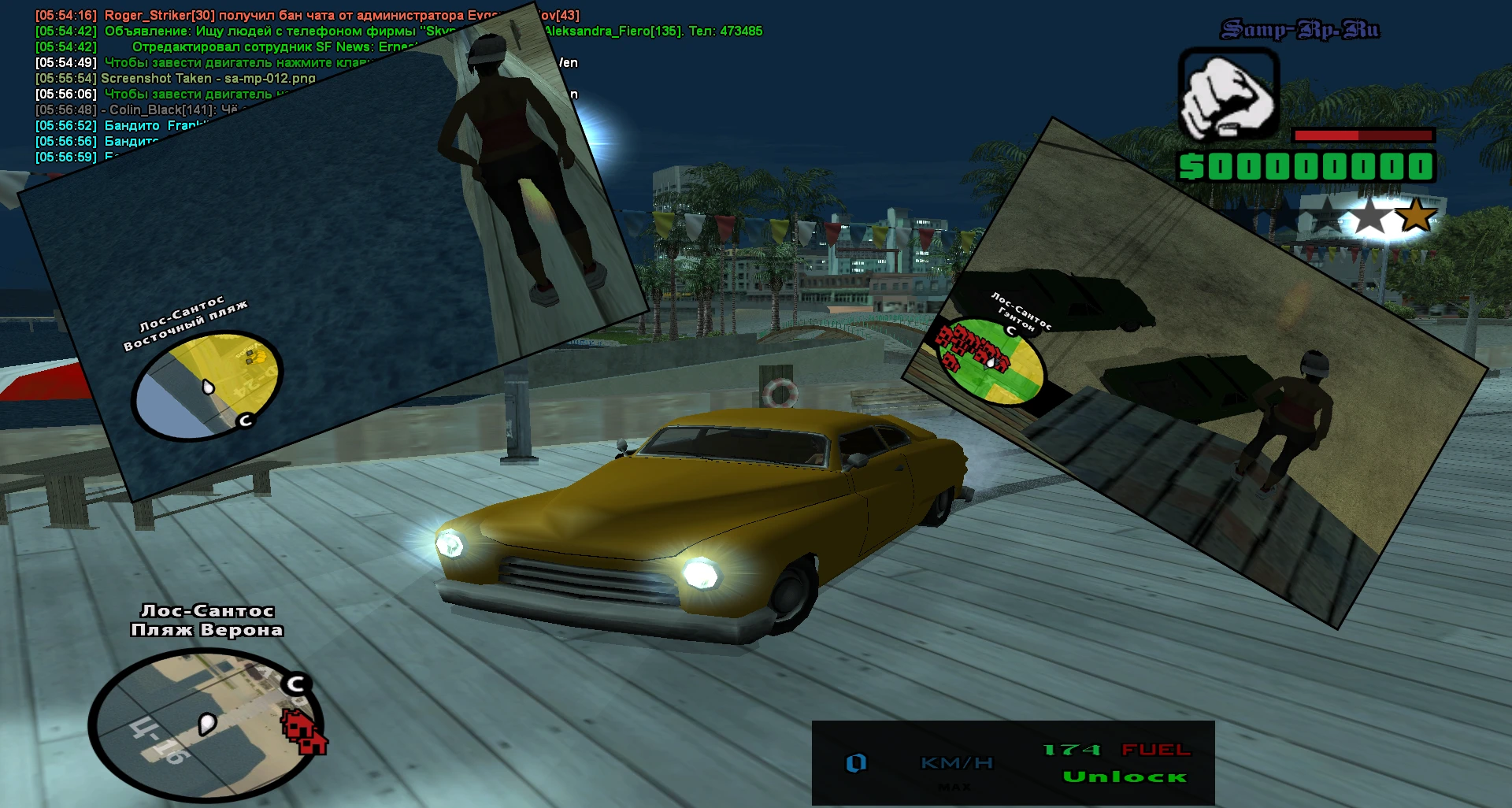Click the $00000000 money counter
1512x808 pixels.
(1307, 167)
